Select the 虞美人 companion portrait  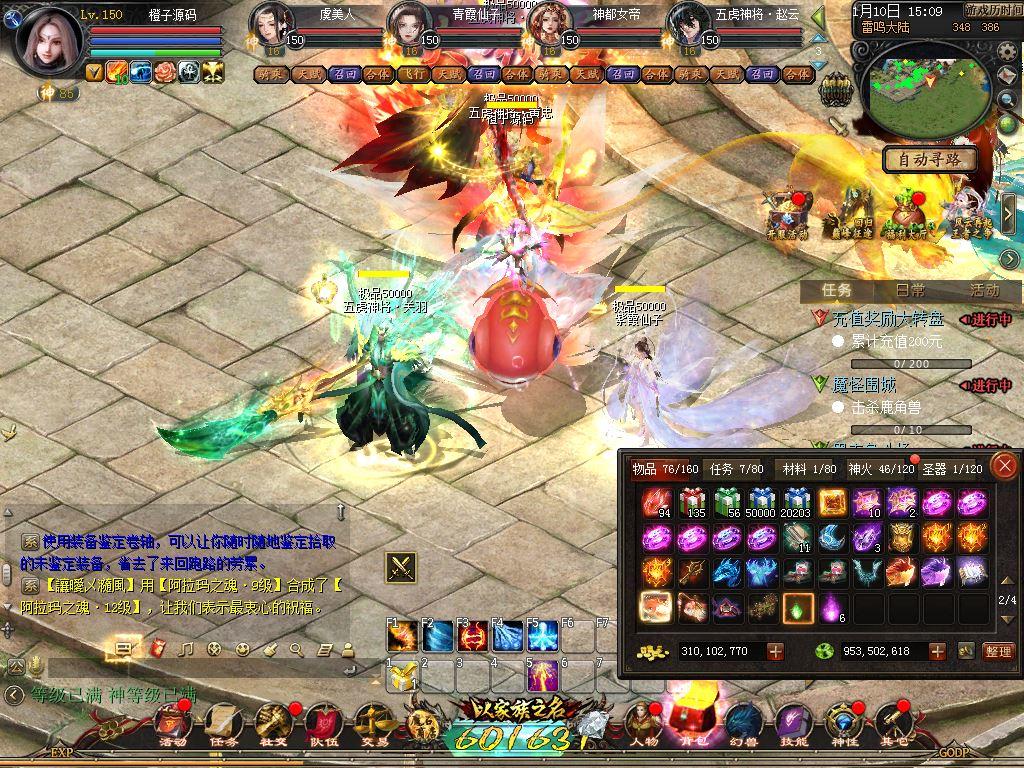[270, 24]
